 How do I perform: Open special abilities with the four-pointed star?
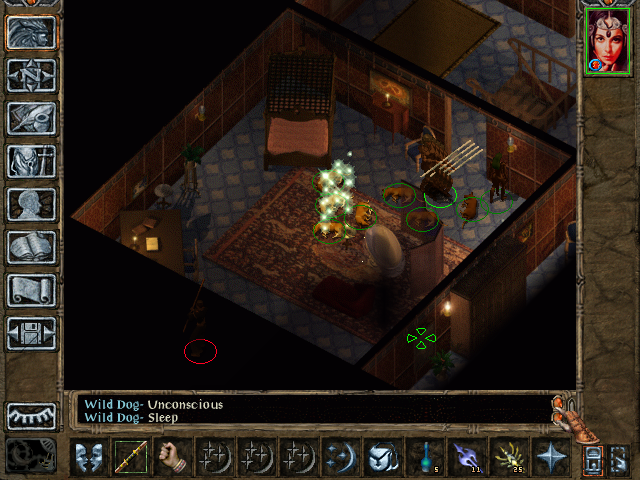coord(551,457)
